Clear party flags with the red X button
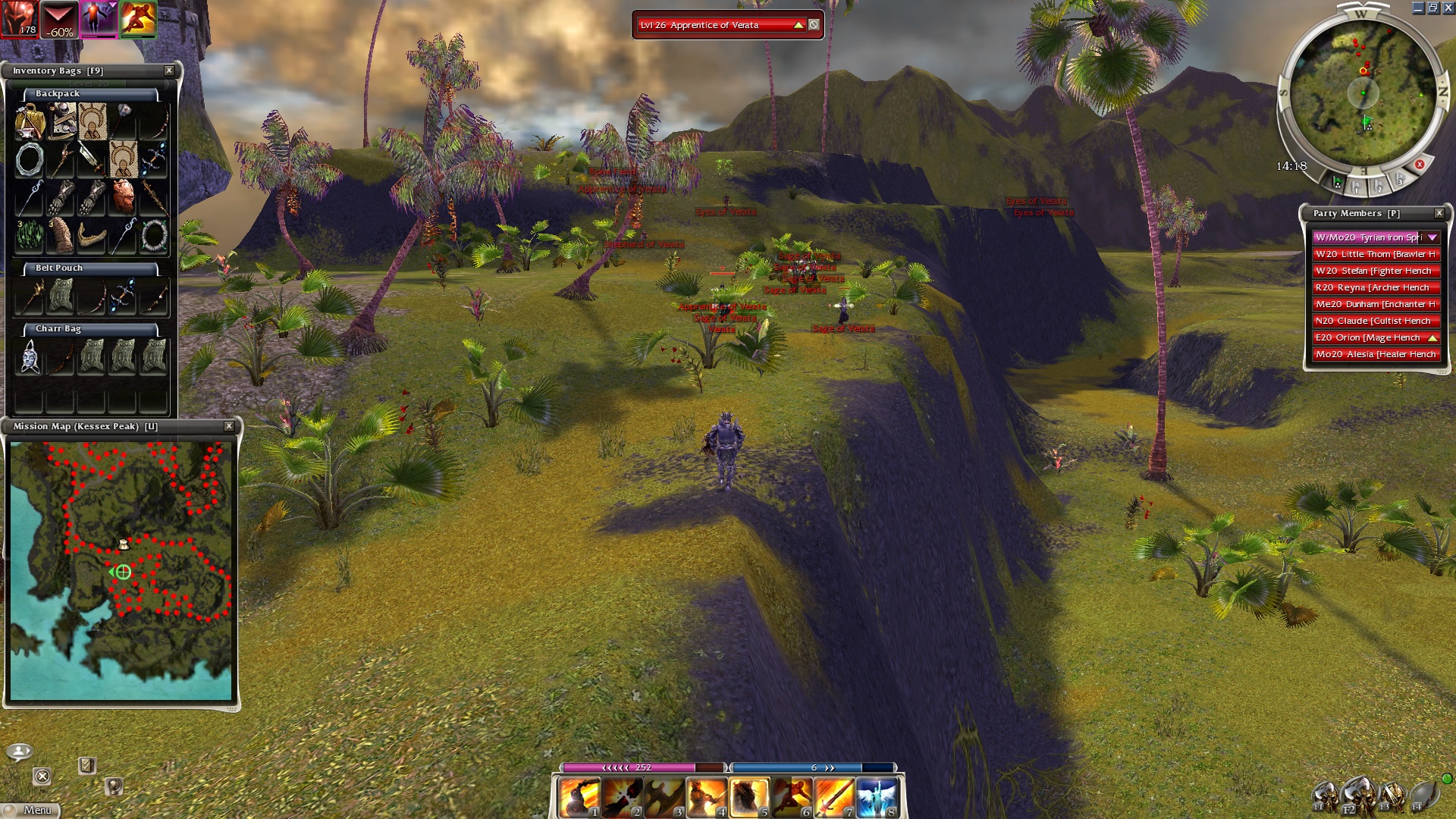The width and height of the screenshot is (1456, 819). 1420,165
